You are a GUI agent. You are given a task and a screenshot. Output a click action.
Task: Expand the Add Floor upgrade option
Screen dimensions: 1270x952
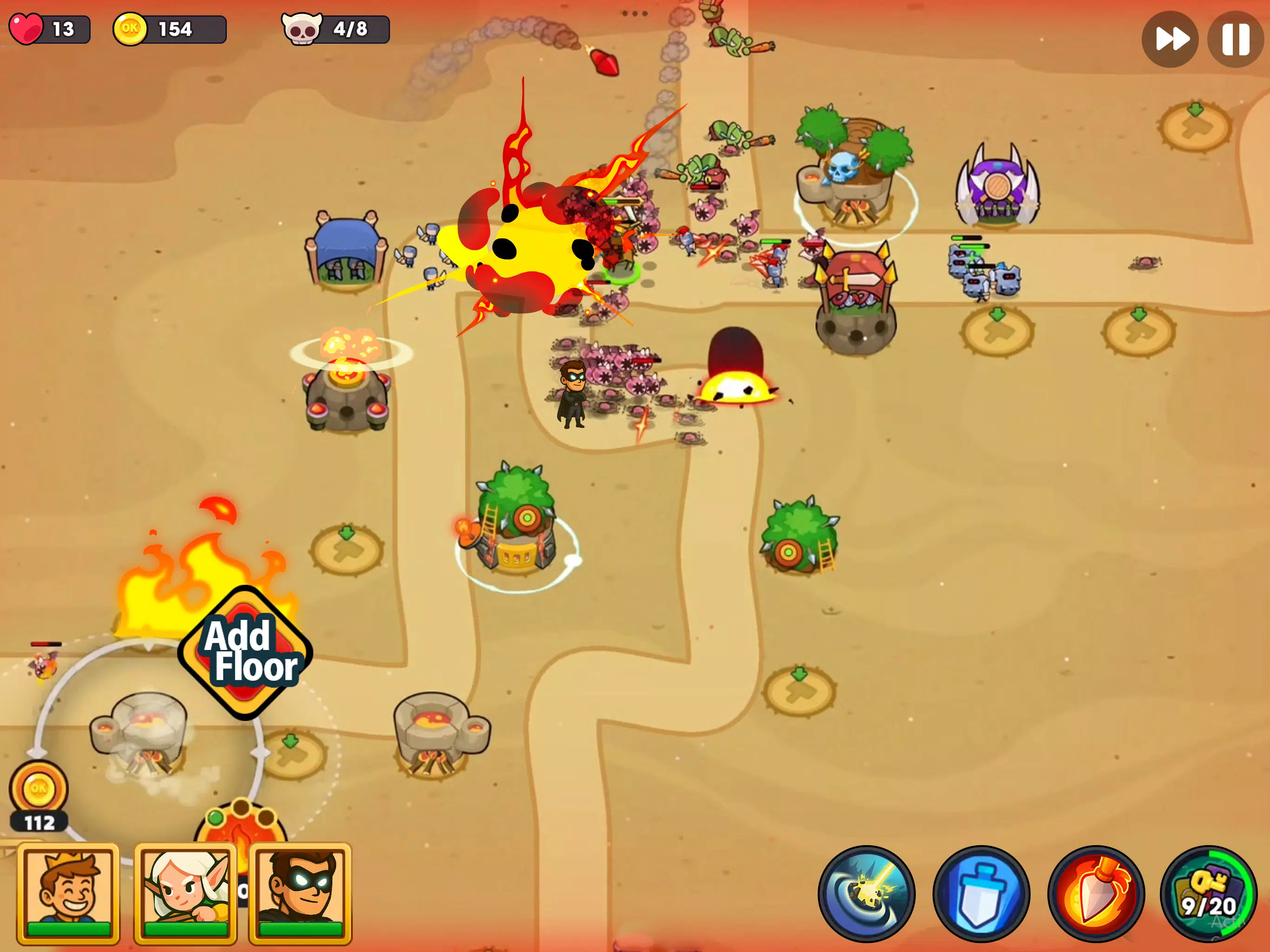tap(246, 653)
